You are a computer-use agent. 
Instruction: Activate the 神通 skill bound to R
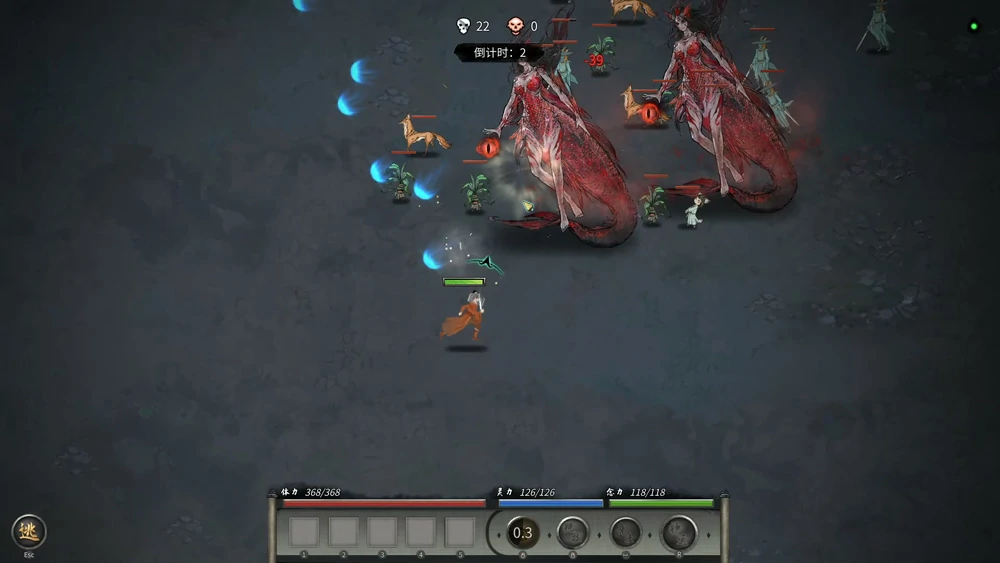pyautogui.click(x=679, y=533)
